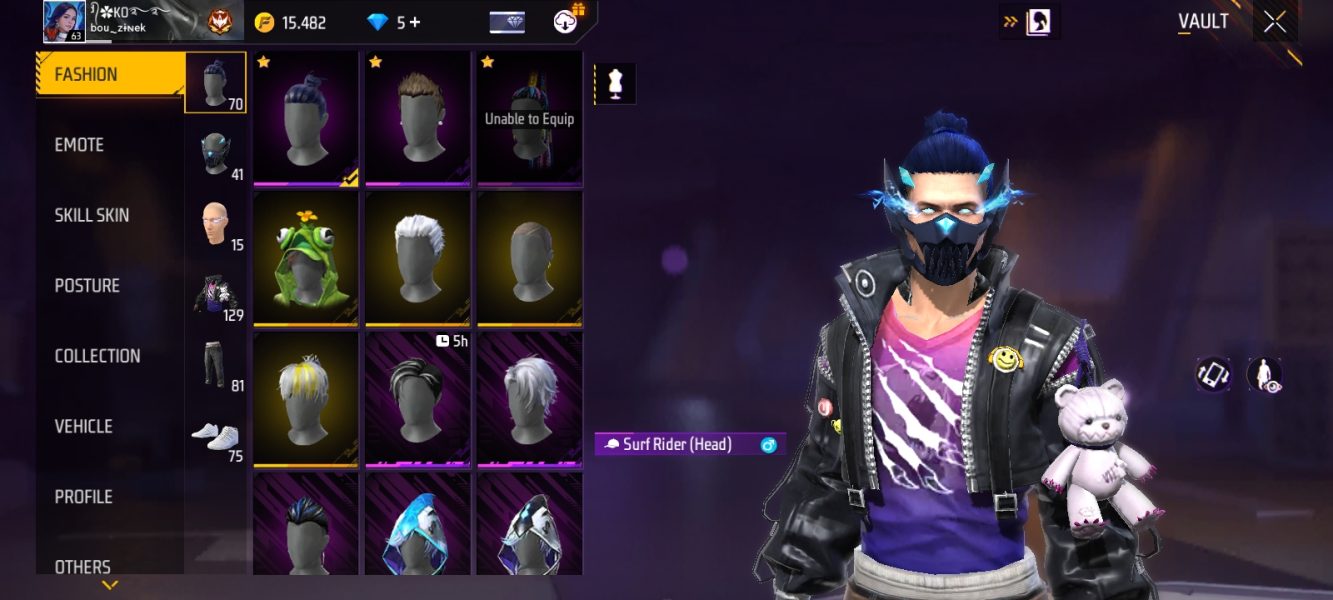
Task: Select the hairstyle with 5h timer
Action: coord(417,399)
